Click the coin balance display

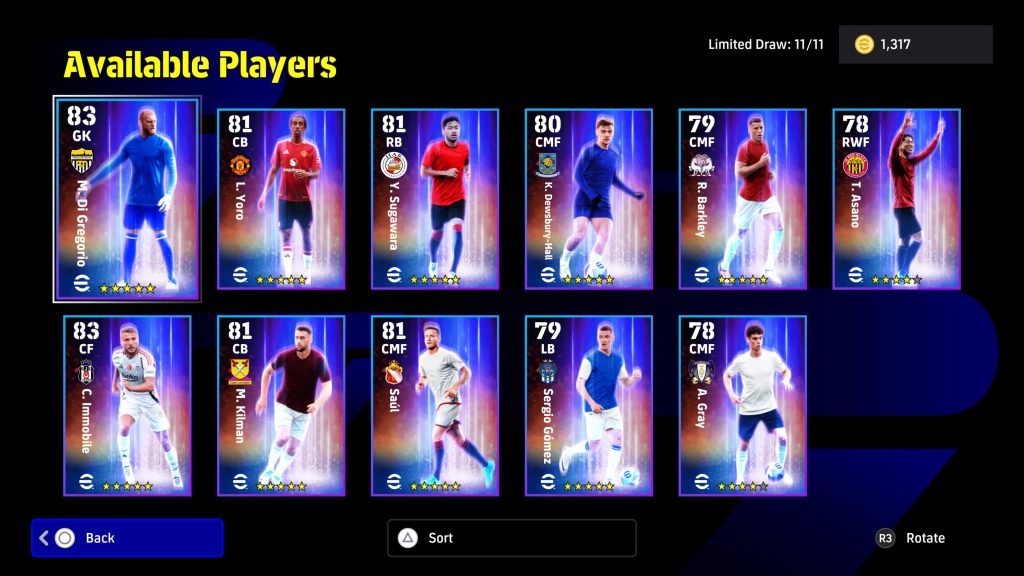coord(915,45)
